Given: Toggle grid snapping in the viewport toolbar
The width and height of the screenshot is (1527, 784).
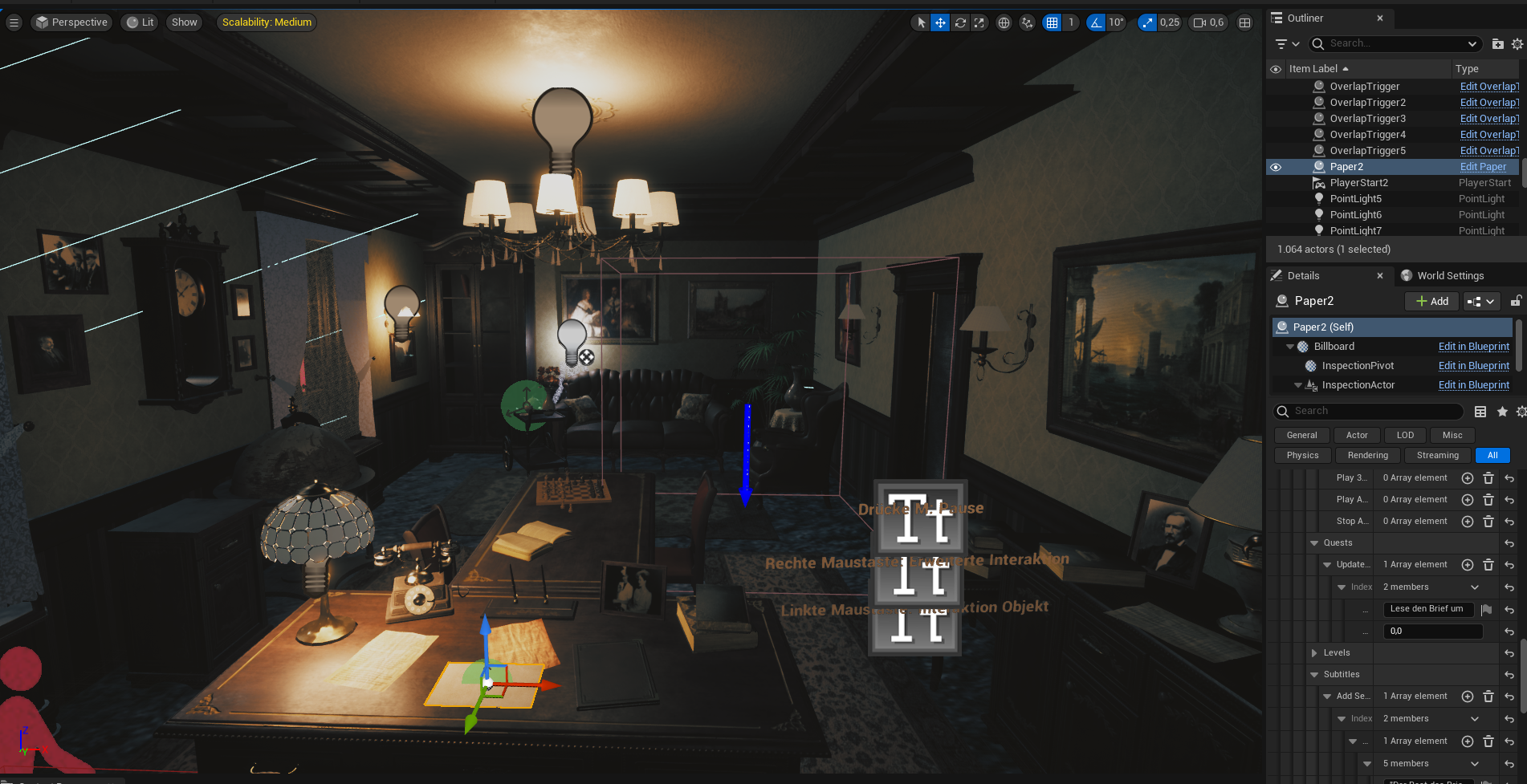Looking at the screenshot, I should [x=1053, y=22].
